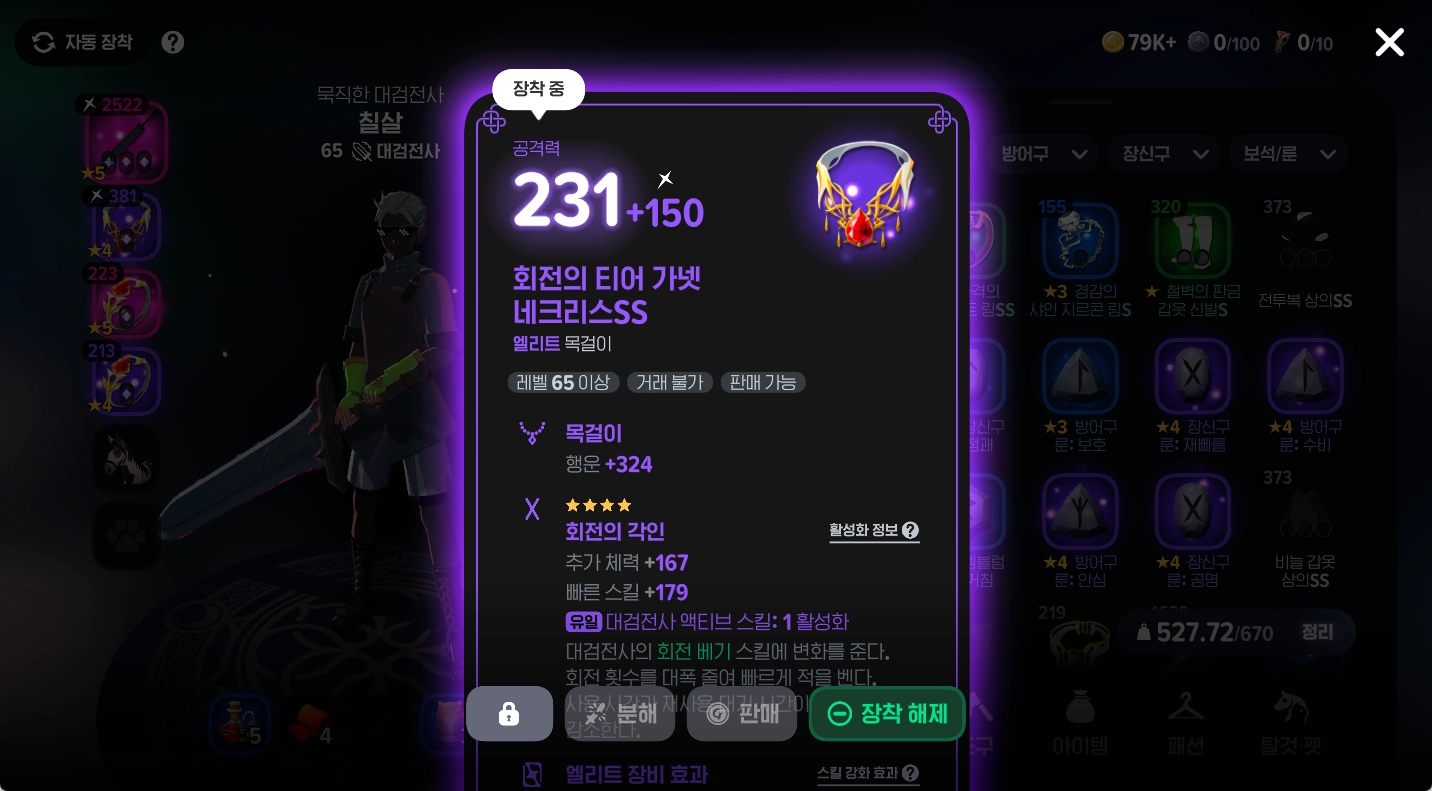Click the 자동 장착 auto-equip refresh icon
This screenshot has width=1432, height=791.
43,42
